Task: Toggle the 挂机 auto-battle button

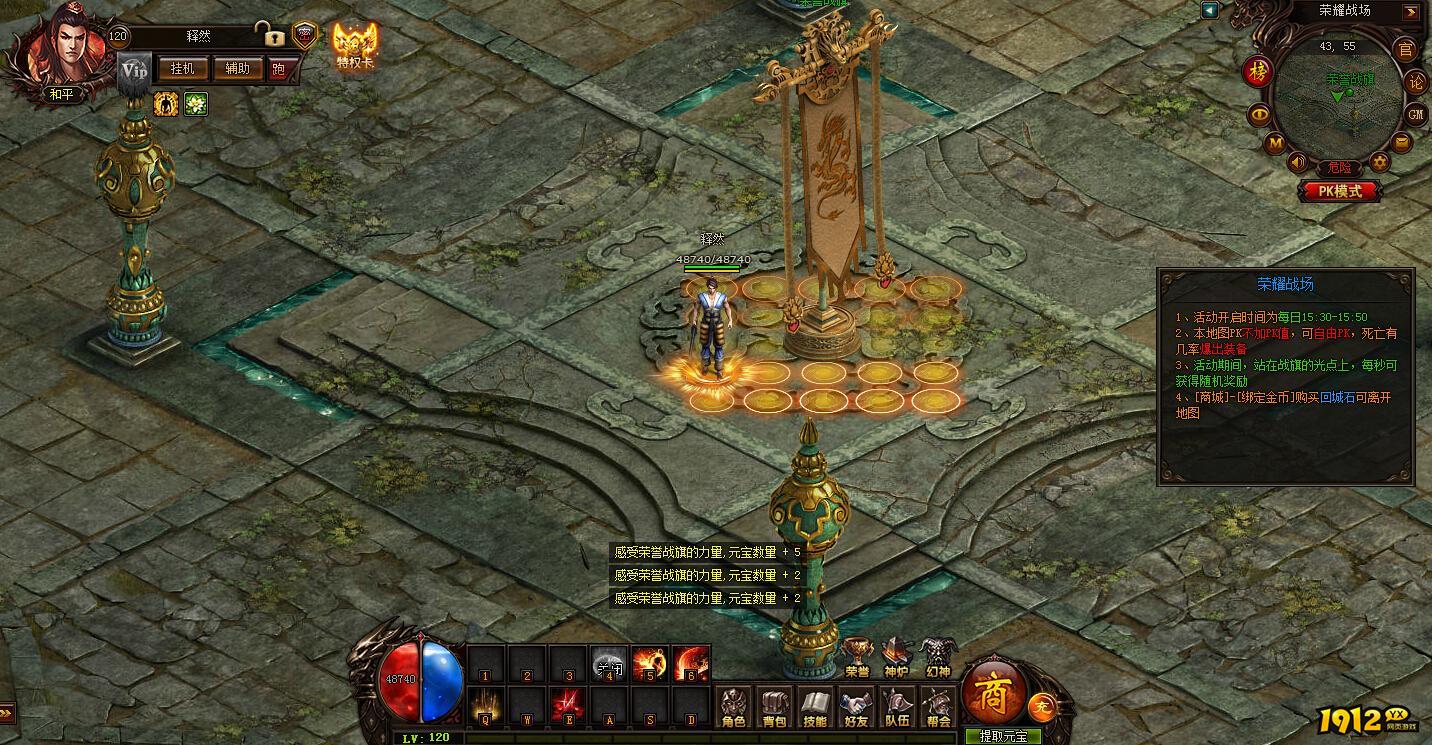Action: pos(182,68)
